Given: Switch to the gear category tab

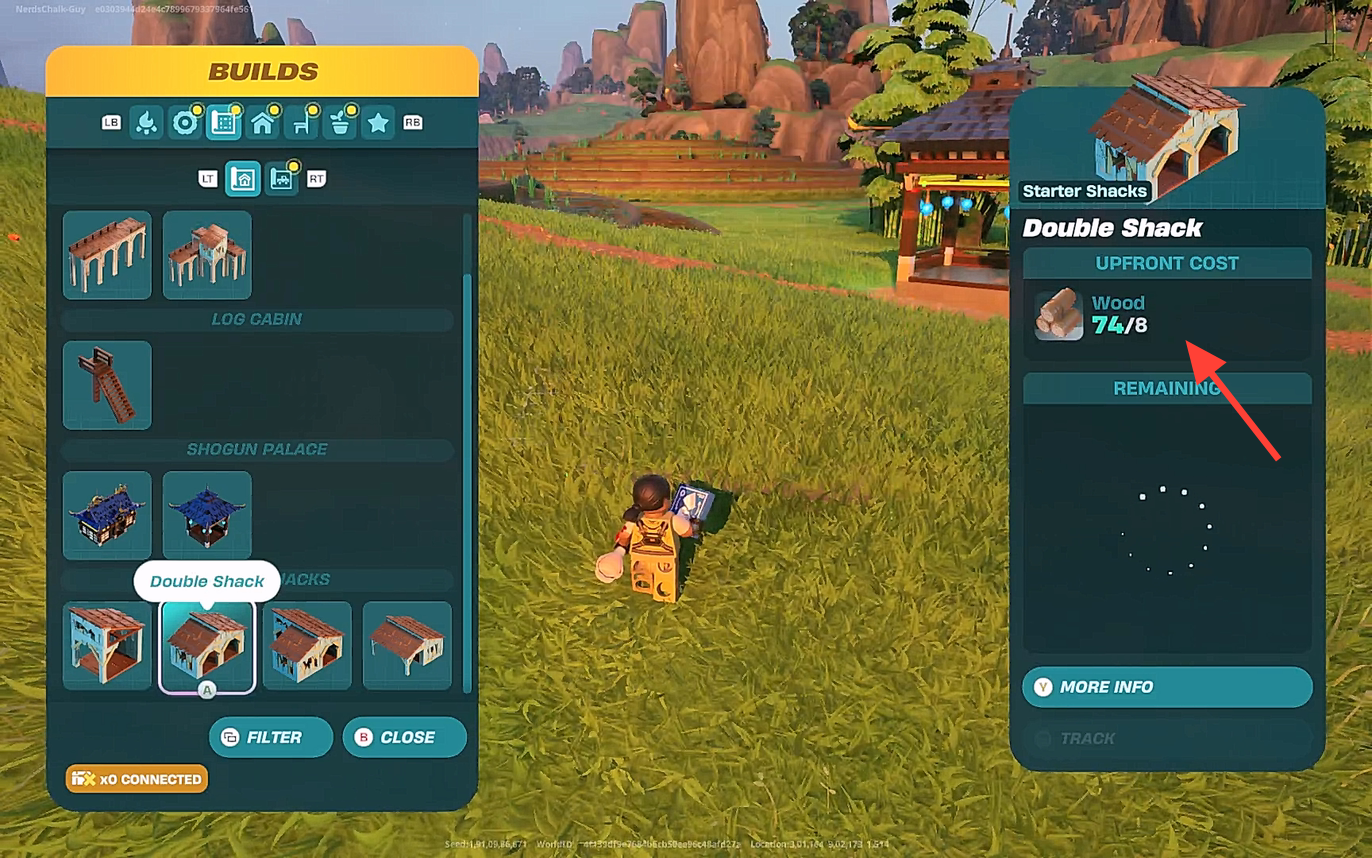Looking at the screenshot, I should 185,123.
